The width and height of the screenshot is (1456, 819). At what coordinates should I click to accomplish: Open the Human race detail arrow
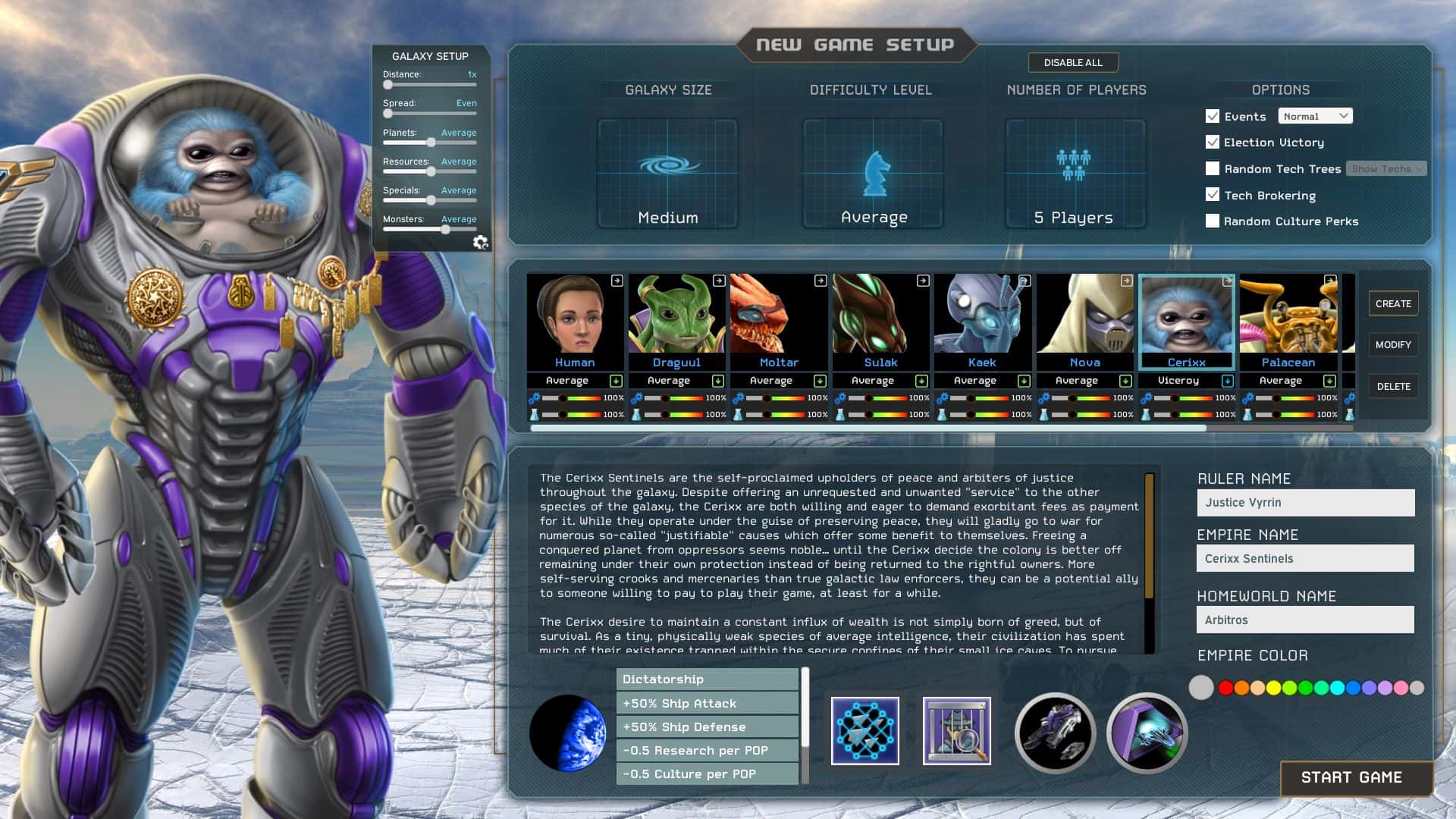[x=618, y=281]
